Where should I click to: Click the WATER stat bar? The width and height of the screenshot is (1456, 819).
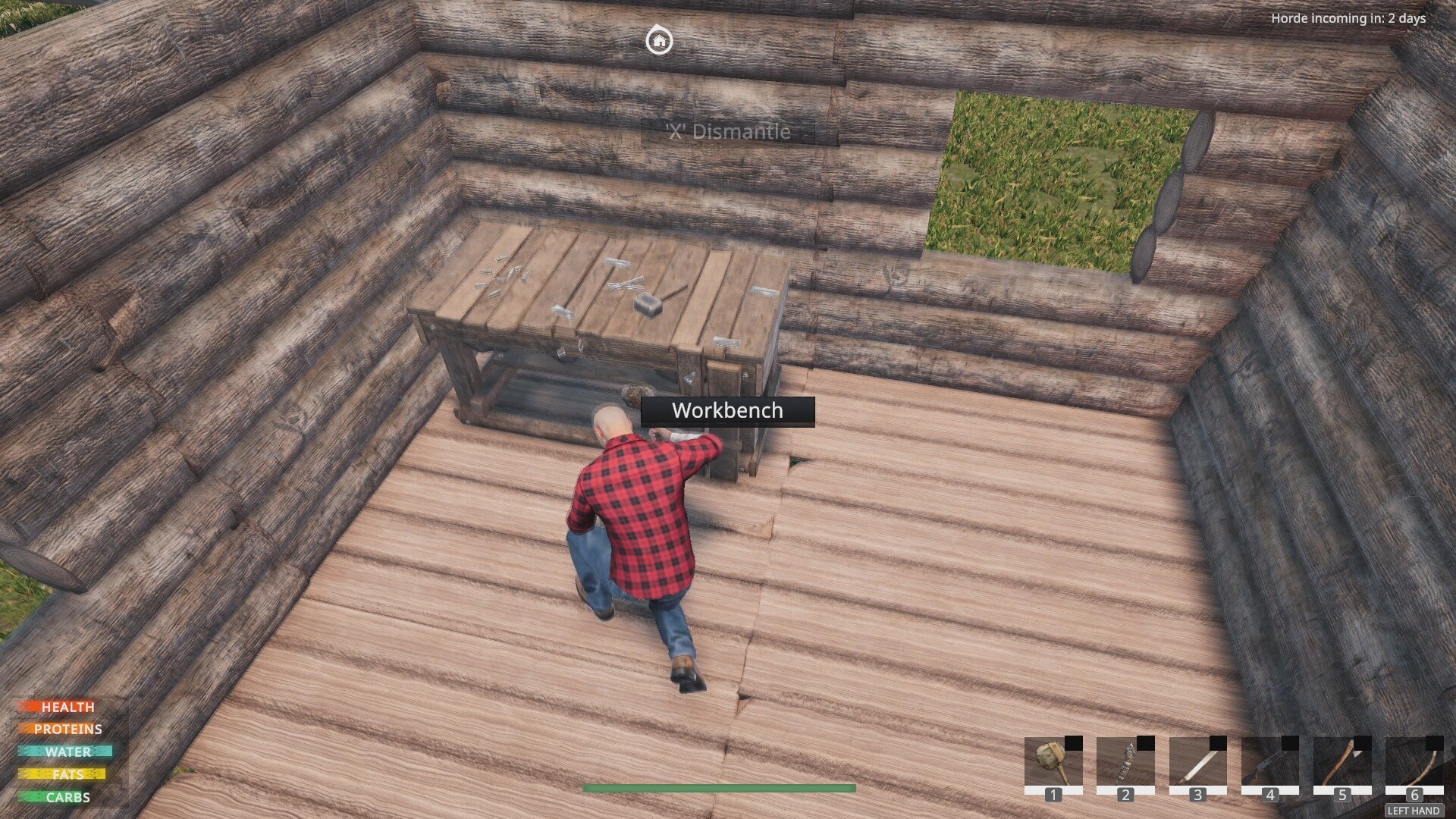click(64, 752)
